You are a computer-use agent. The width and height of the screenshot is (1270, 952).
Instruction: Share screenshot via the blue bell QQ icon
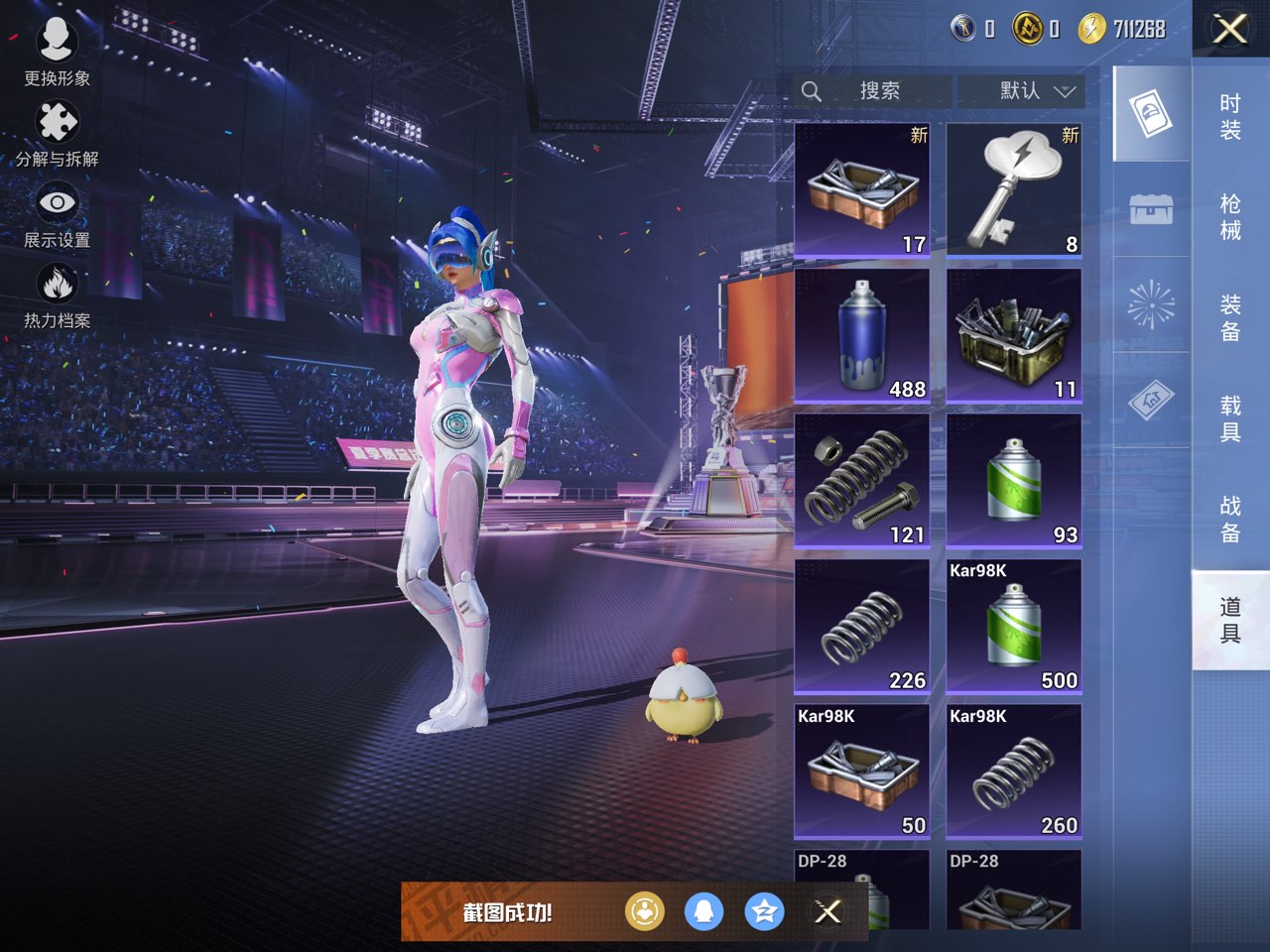tap(704, 911)
